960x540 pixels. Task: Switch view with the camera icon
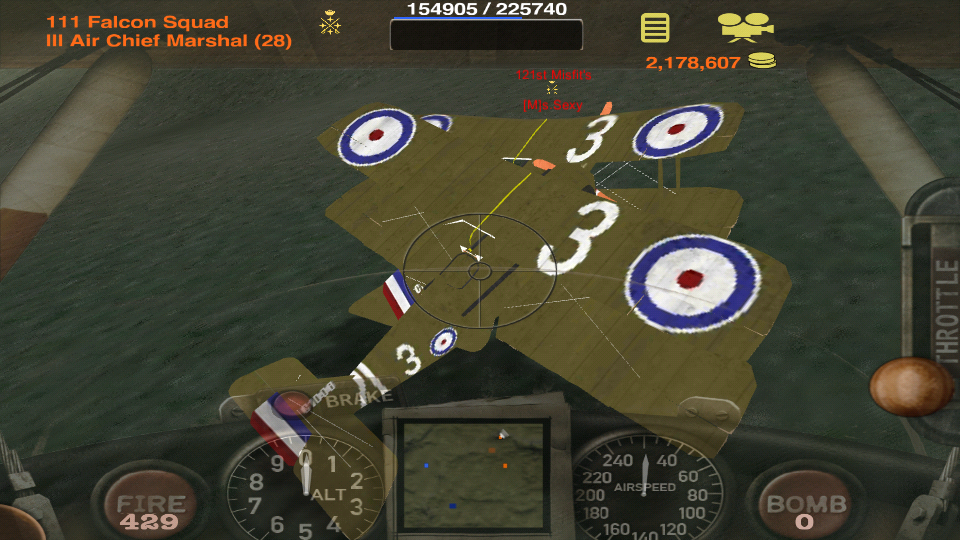pos(745,26)
